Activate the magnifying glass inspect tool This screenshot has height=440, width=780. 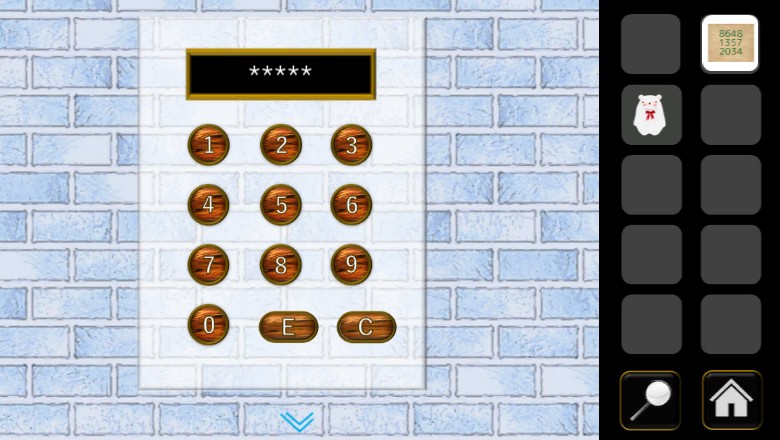[x=650, y=400]
